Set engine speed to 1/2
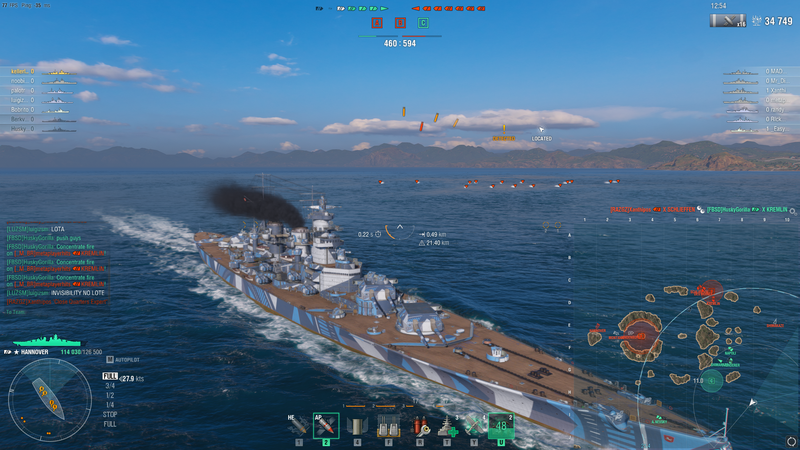Screen dimensions: 800x450 [109, 395]
